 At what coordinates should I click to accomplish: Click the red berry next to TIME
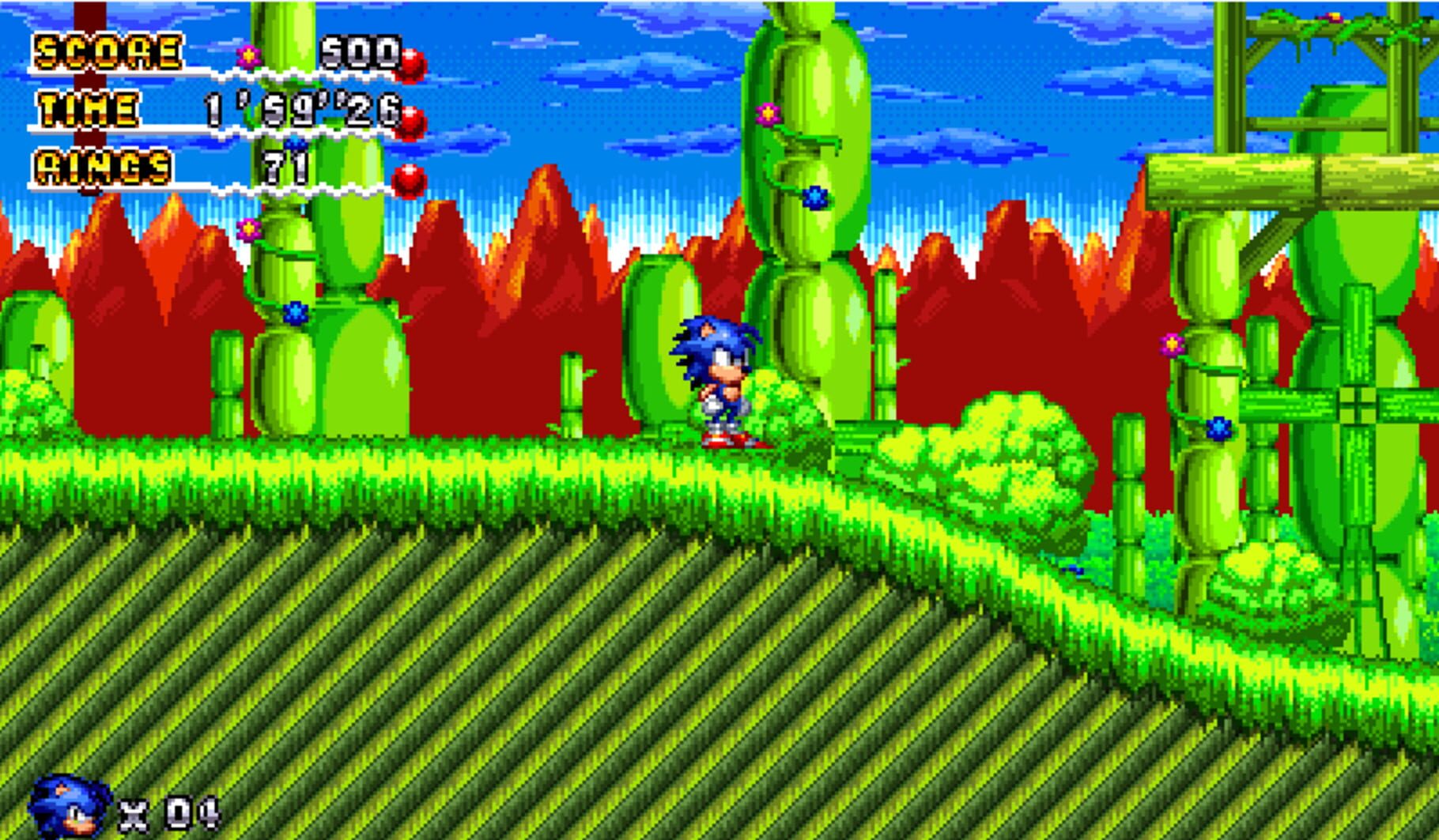click(412, 120)
